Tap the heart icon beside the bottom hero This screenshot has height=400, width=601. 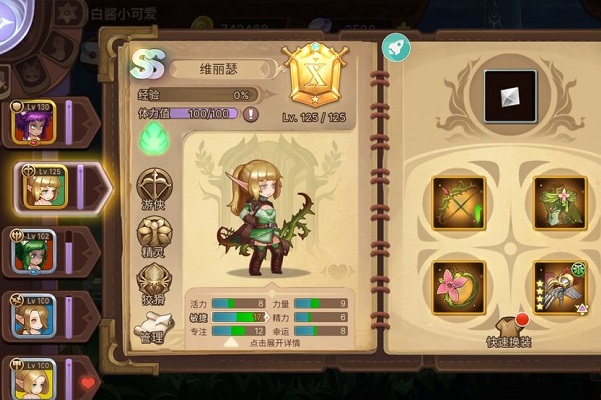click(x=87, y=382)
